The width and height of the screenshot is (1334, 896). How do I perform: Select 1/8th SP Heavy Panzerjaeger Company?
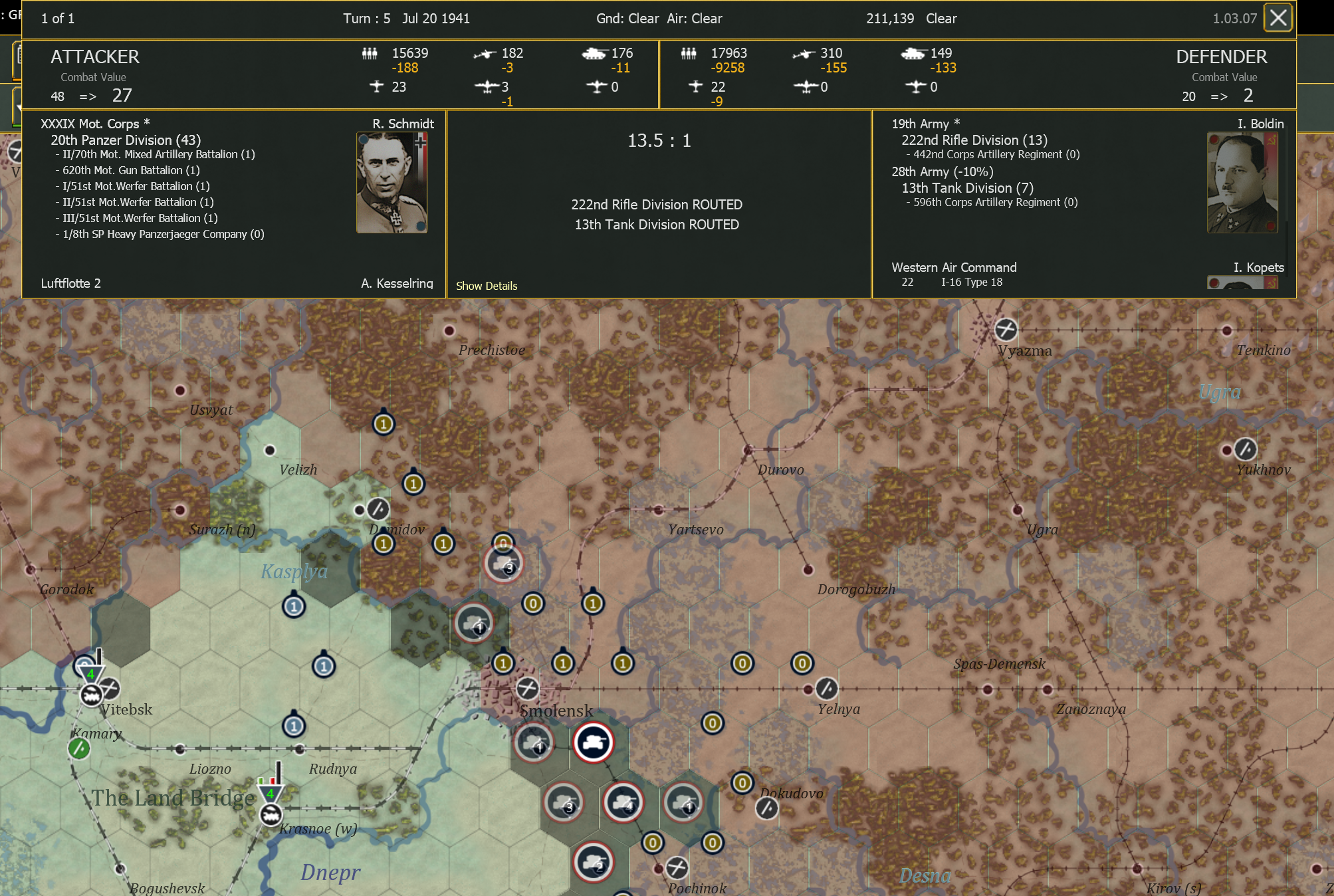164,234
